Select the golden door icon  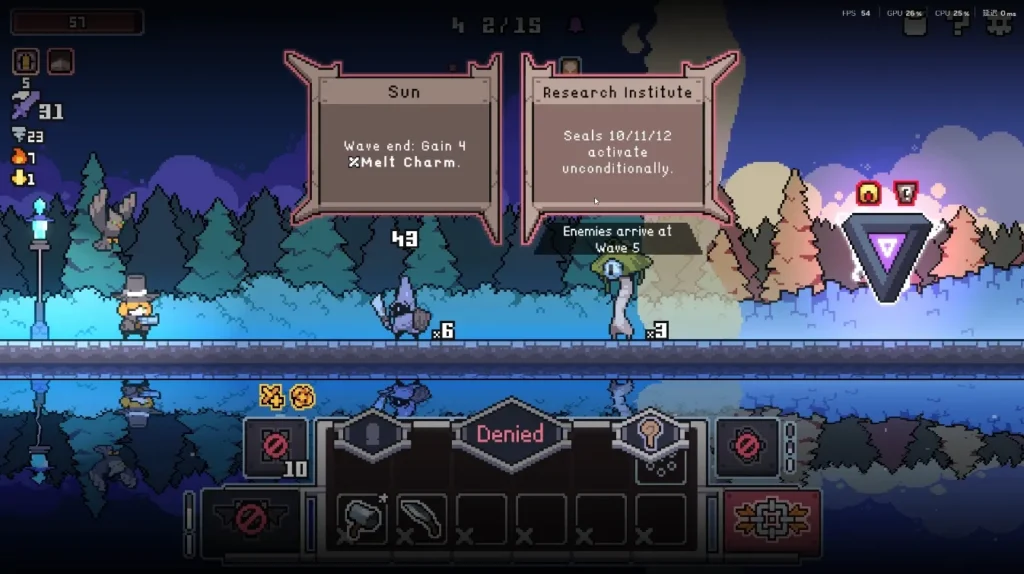click(26, 61)
